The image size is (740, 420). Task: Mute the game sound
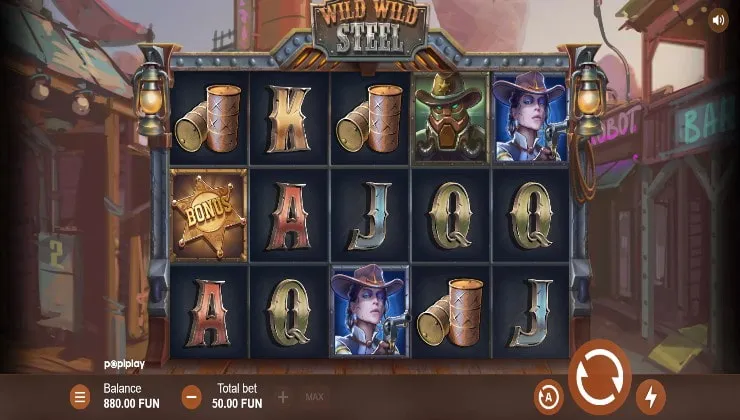pos(718,19)
